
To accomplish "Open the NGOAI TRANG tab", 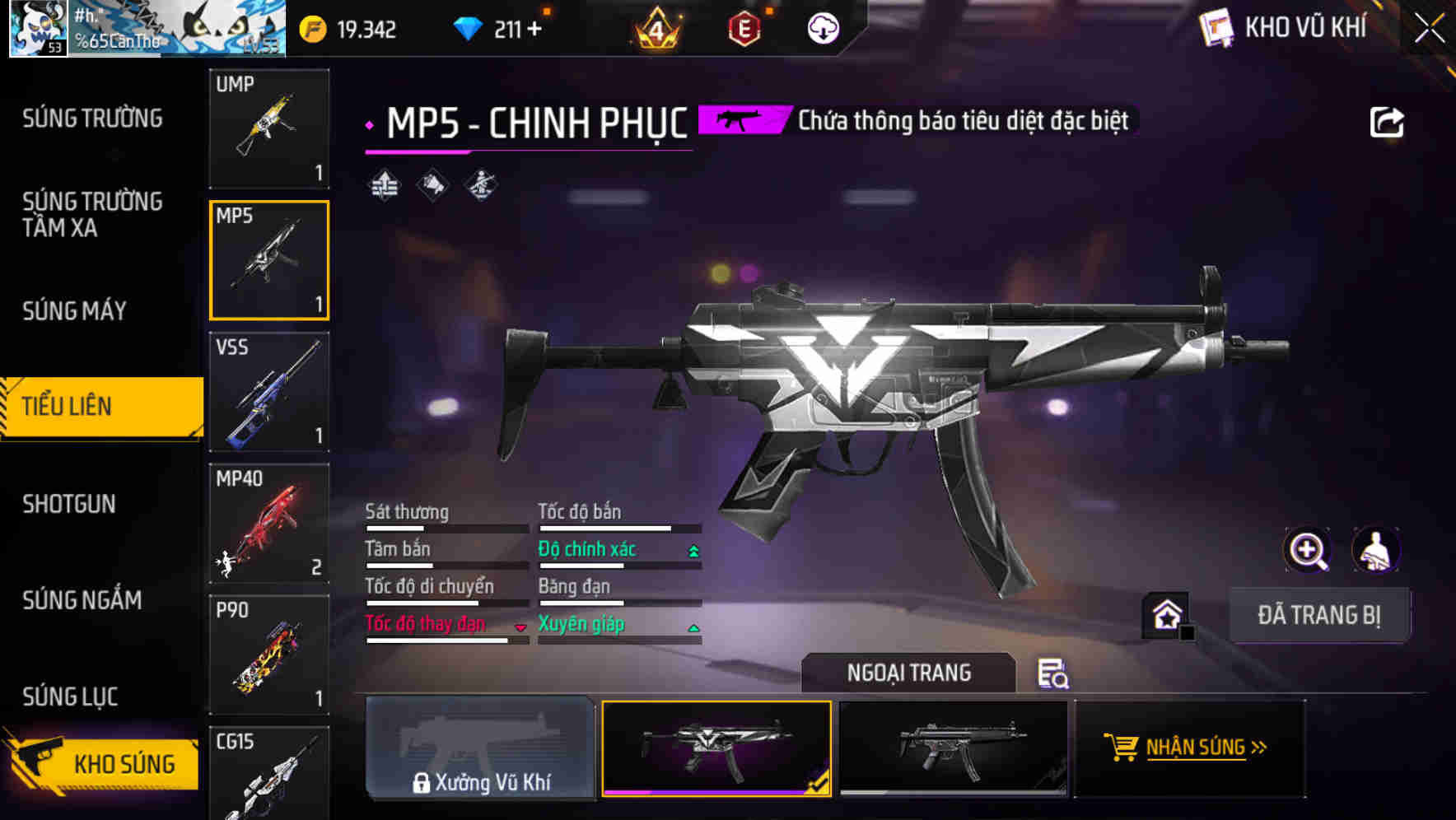I will pyautogui.click(x=909, y=673).
